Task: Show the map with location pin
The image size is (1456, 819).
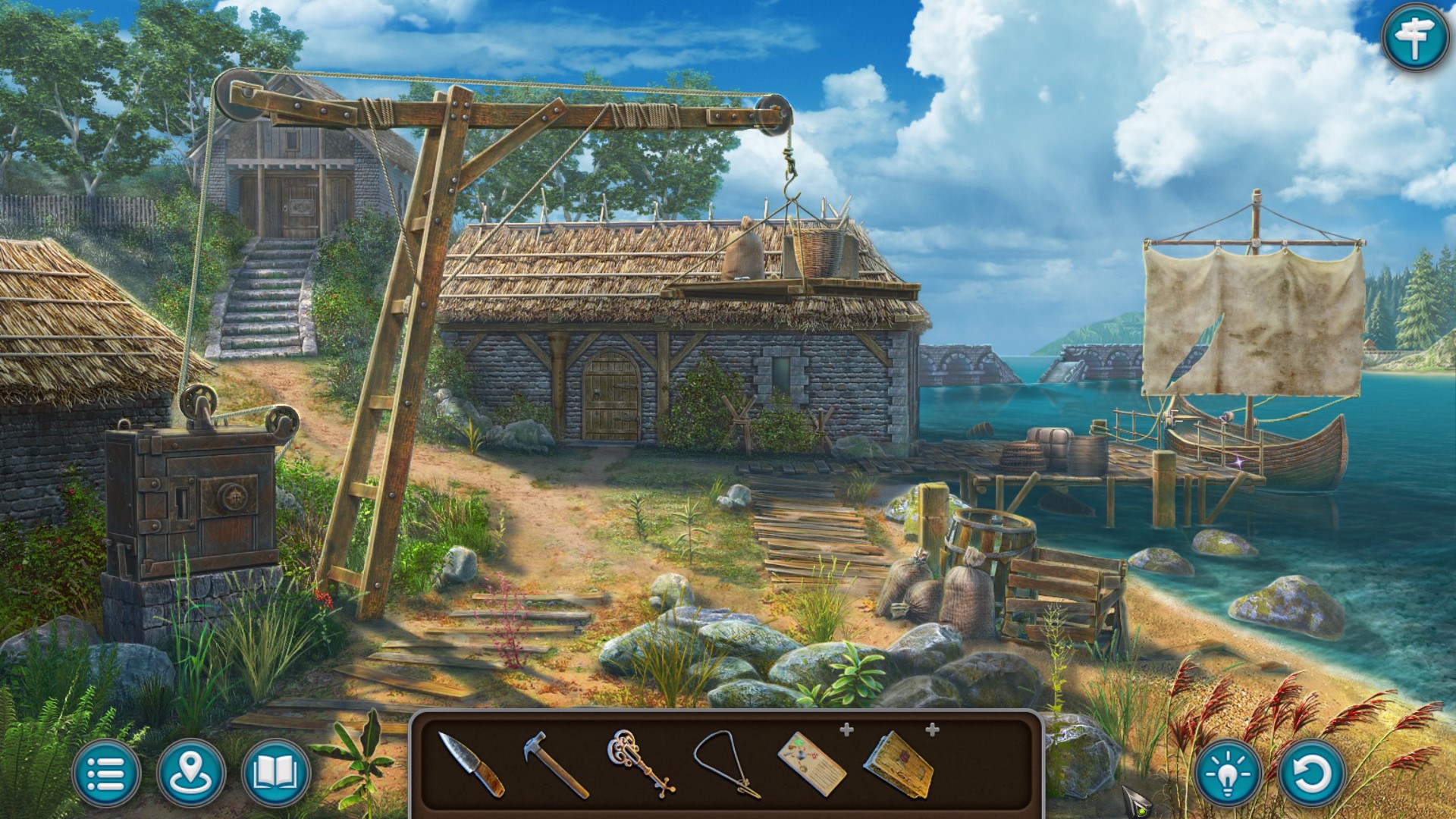Action: click(x=191, y=773)
